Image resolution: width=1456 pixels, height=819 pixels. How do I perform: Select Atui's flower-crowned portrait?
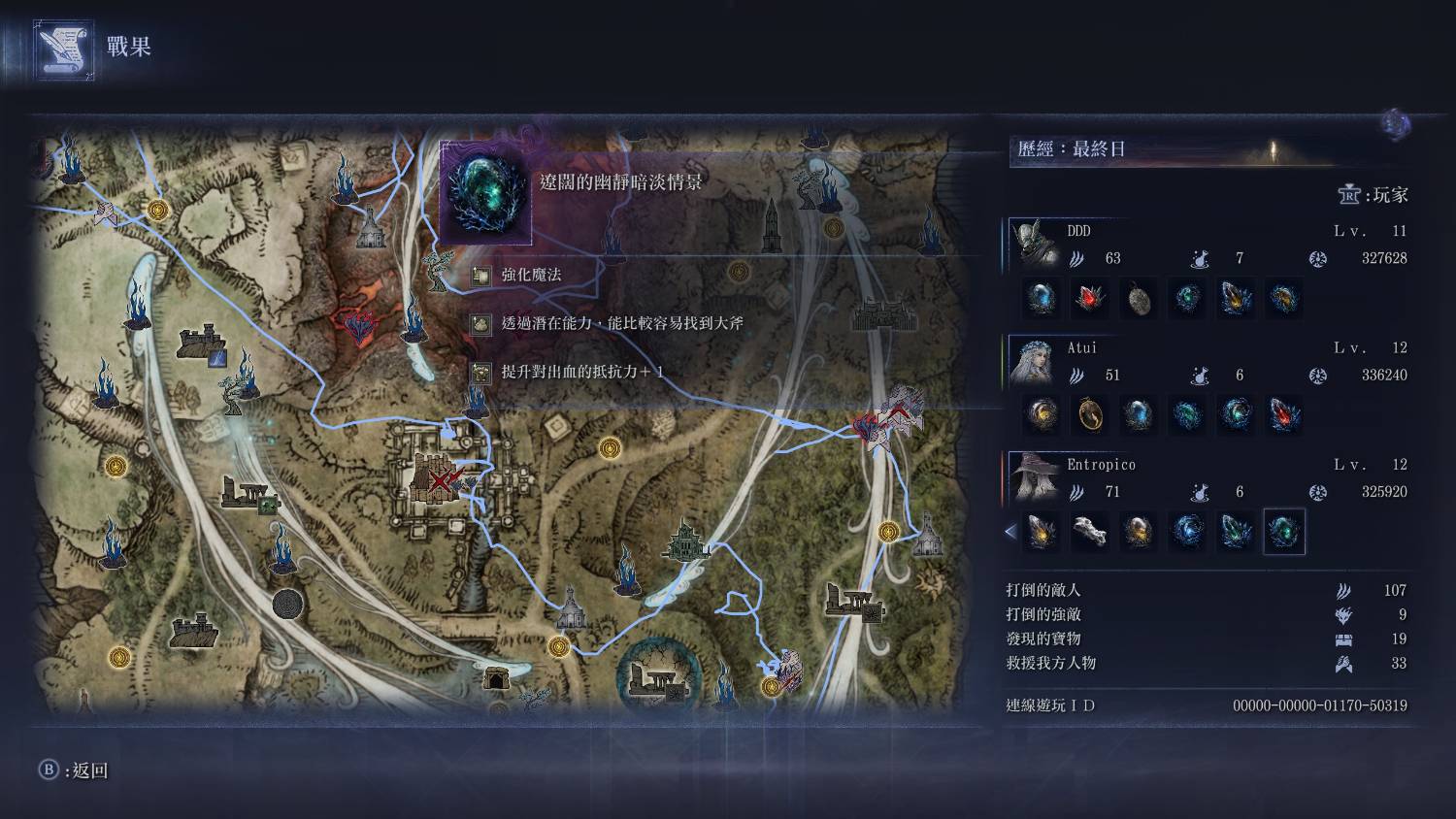tap(1035, 361)
